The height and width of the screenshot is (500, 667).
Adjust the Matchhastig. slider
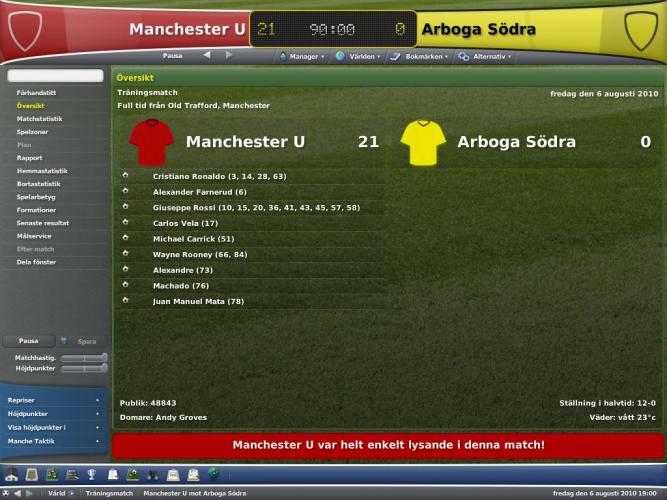coord(84,357)
